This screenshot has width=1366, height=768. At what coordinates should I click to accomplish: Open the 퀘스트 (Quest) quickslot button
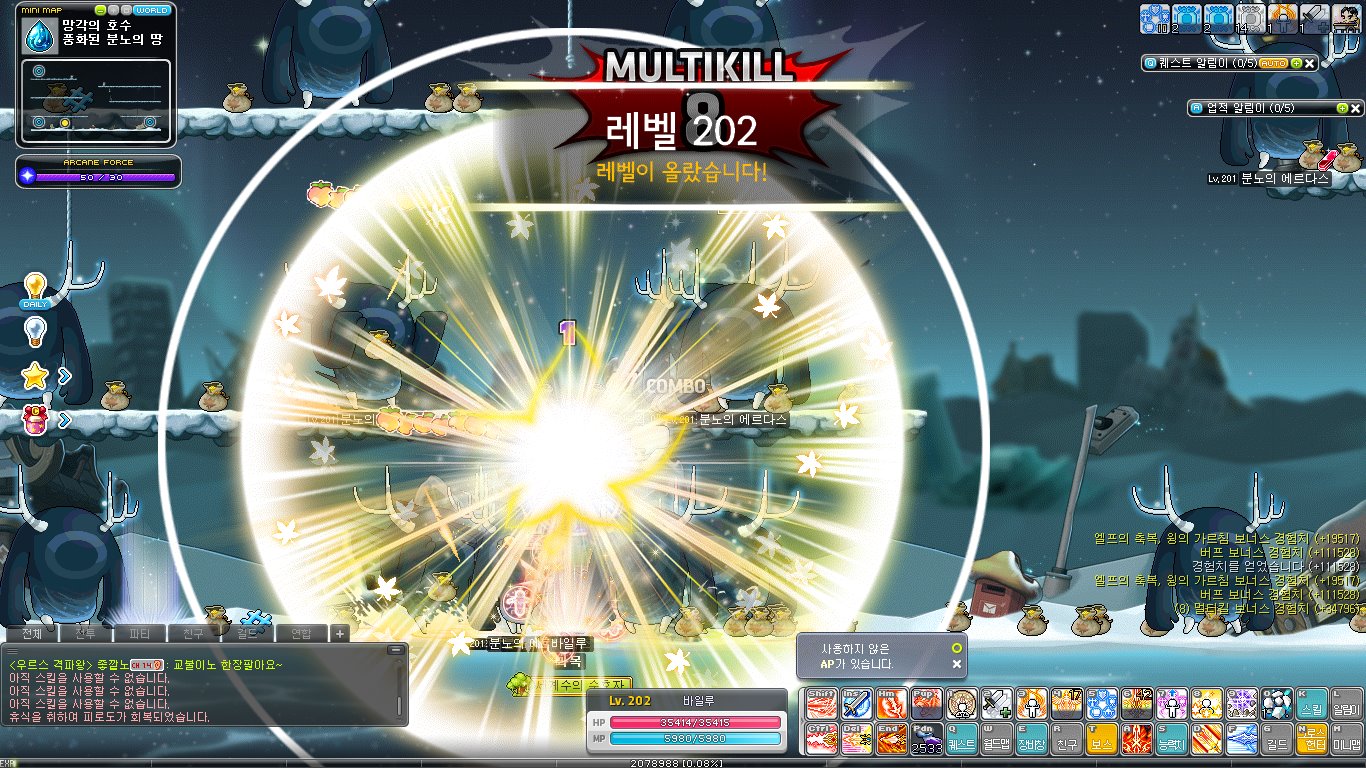[x=961, y=739]
